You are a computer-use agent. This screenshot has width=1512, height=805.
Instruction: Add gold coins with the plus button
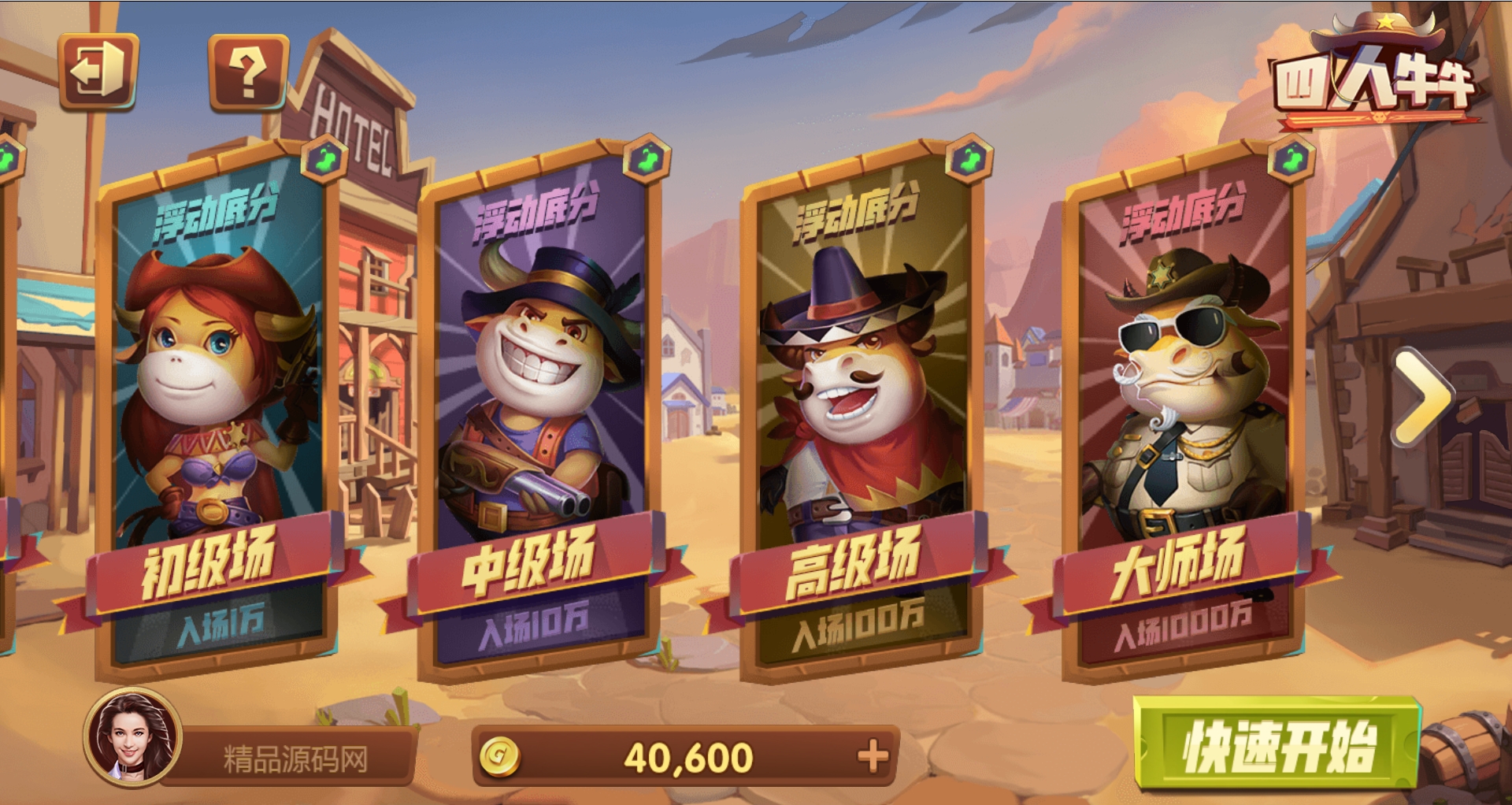pyautogui.click(x=873, y=757)
